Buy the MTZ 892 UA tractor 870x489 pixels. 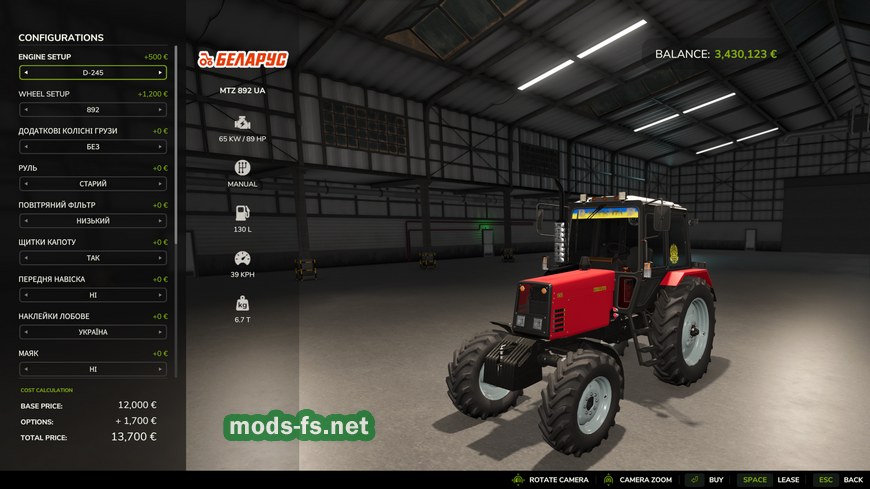[x=705, y=480]
